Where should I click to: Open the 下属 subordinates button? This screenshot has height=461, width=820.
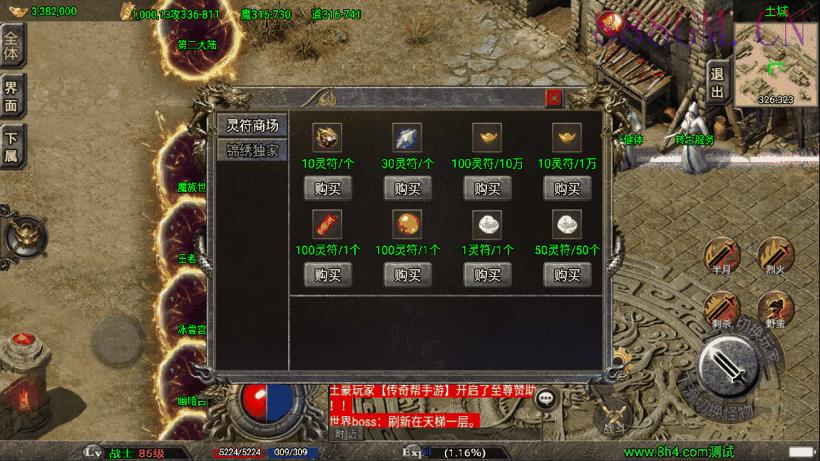pos(12,146)
